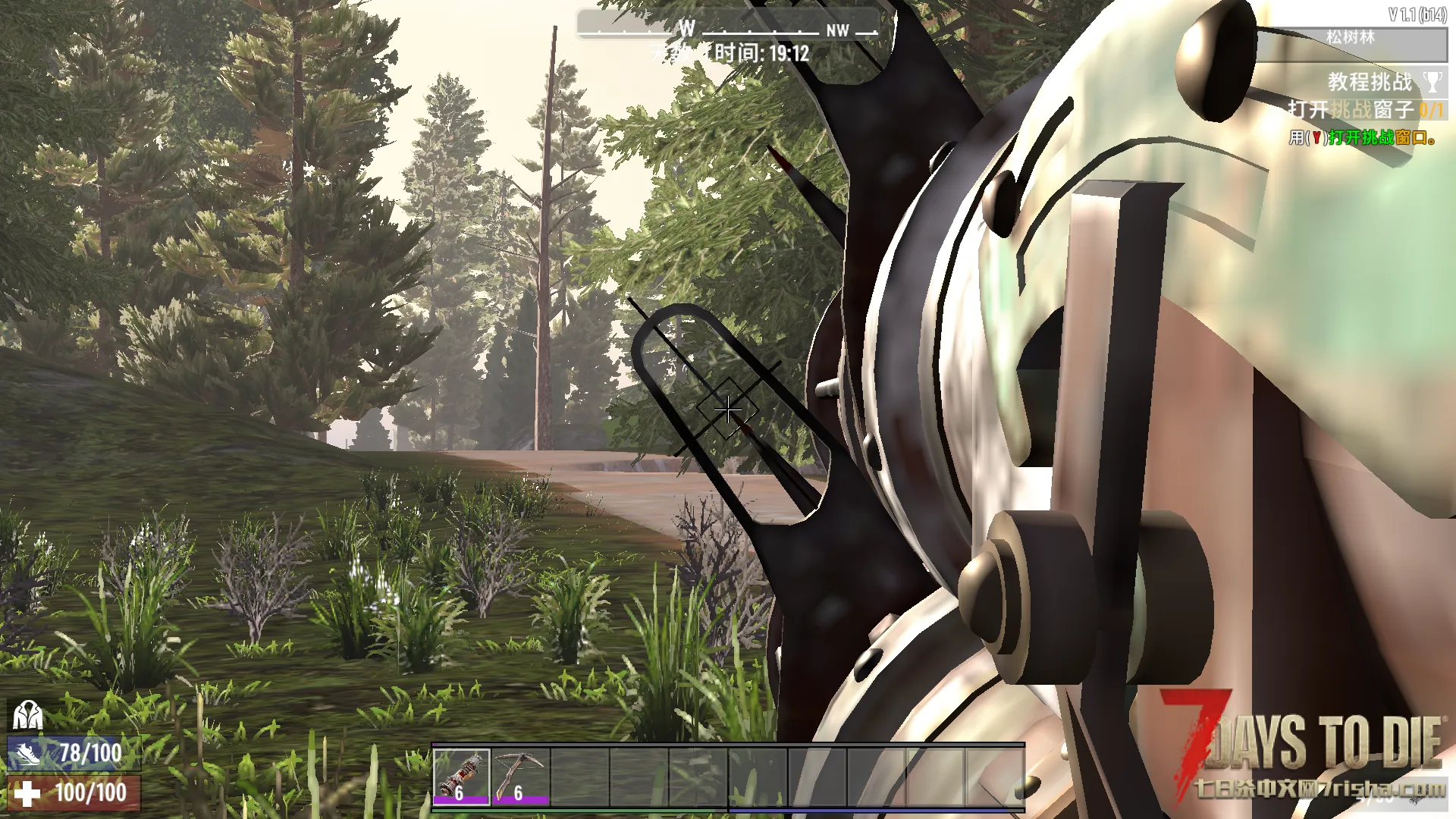Image resolution: width=1456 pixels, height=819 pixels.
Task: Open the 教程挑战 challenge tracker
Action: tap(1369, 82)
